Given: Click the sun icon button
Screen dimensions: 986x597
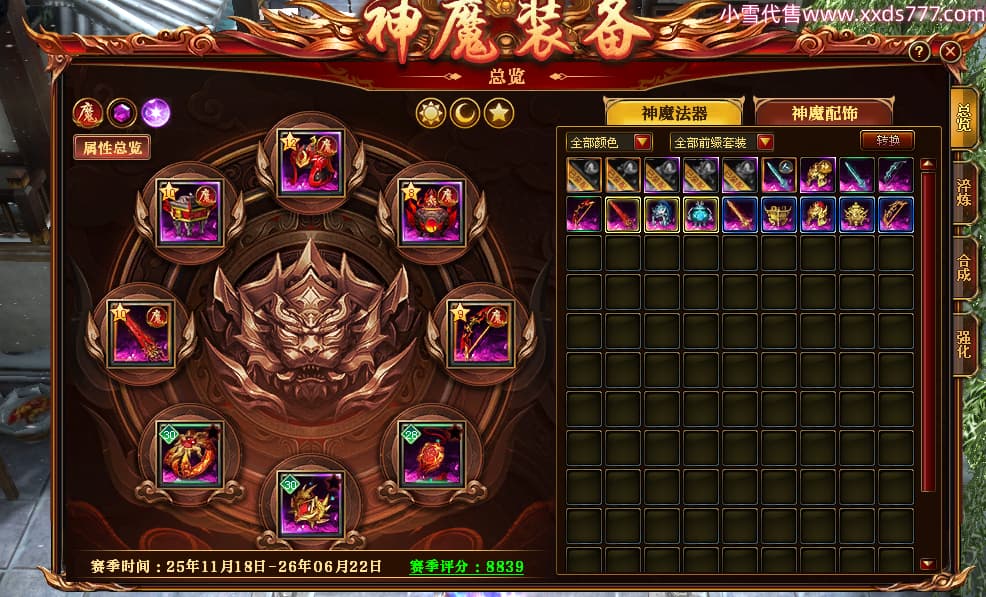Looking at the screenshot, I should point(431,113).
